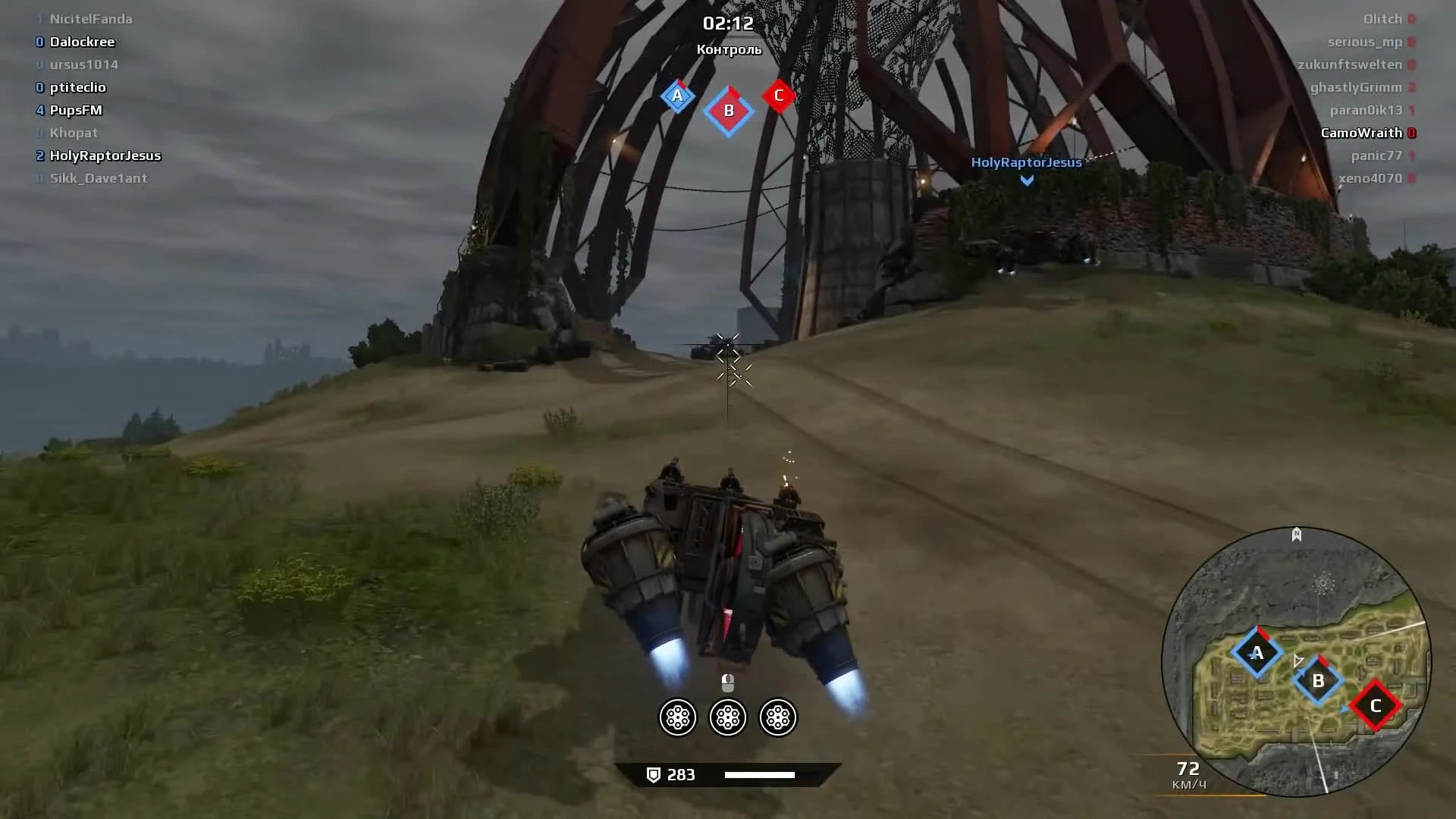Image resolution: width=1456 pixels, height=819 pixels.
Task: Click the match timer showing 02:12
Action: click(728, 24)
